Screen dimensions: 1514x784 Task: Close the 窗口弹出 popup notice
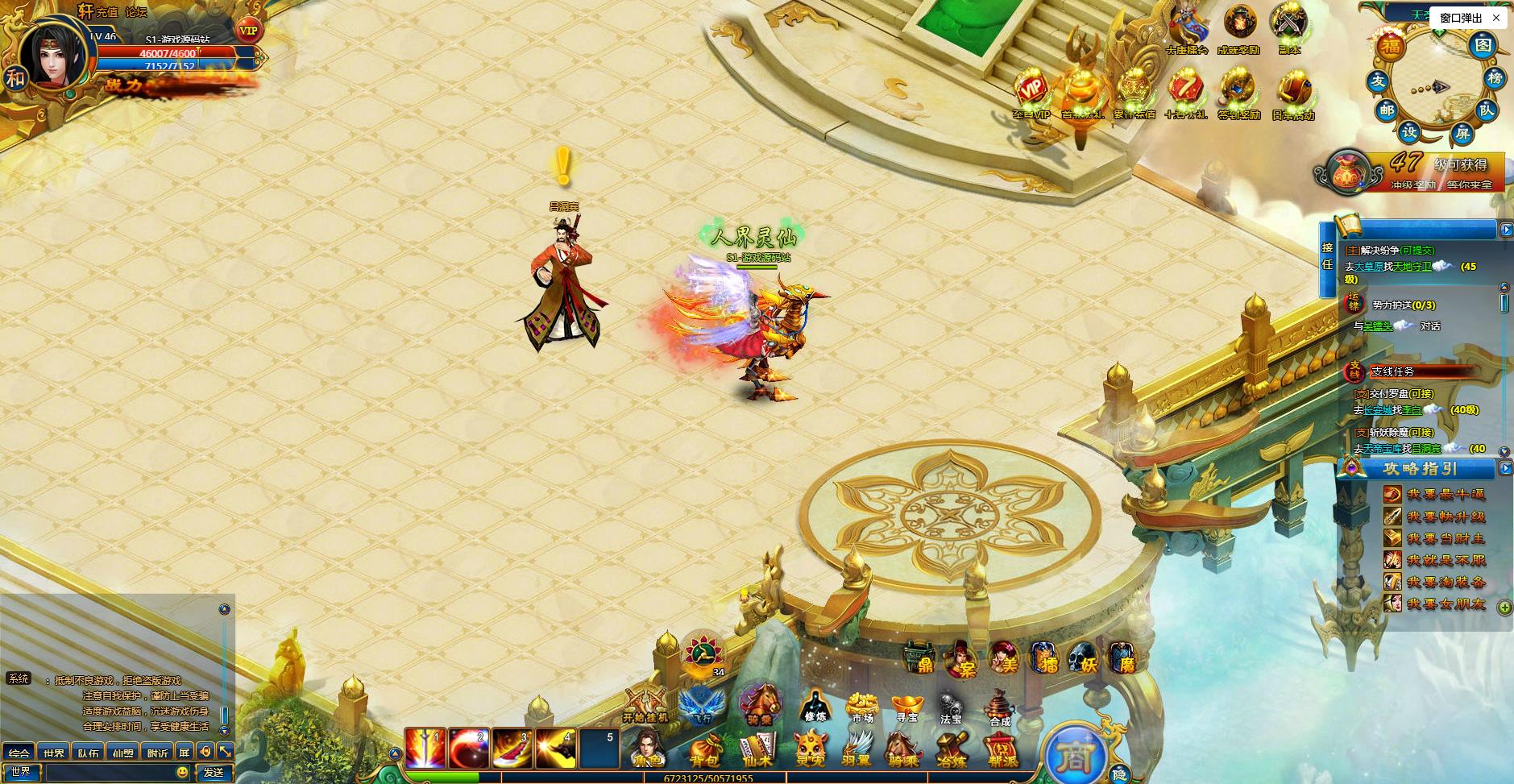(1496, 18)
